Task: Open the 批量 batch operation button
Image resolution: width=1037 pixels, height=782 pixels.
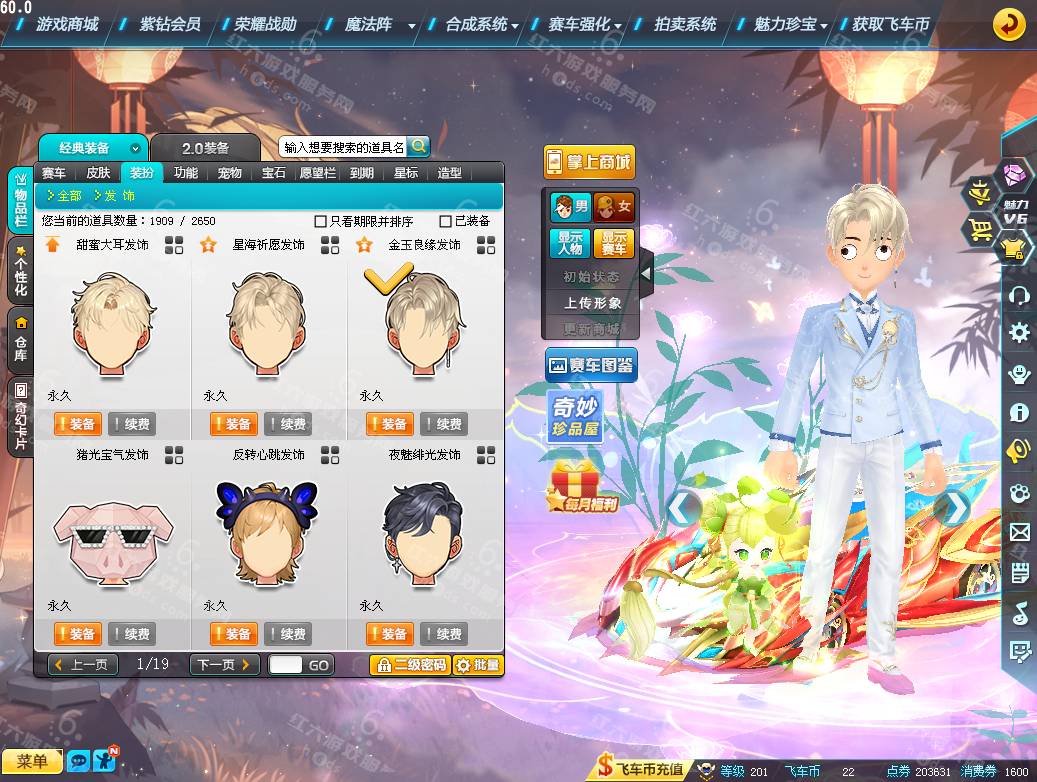Action: pyautogui.click(x=478, y=665)
